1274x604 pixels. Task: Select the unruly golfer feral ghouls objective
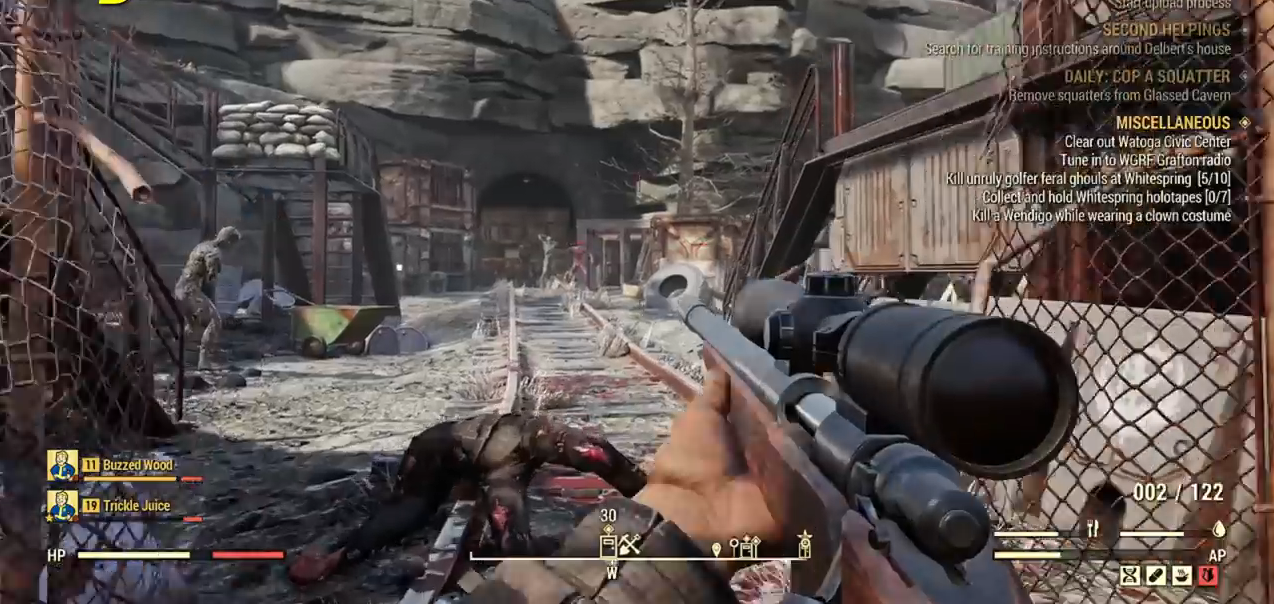pyautogui.click(x=1088, y=179)
